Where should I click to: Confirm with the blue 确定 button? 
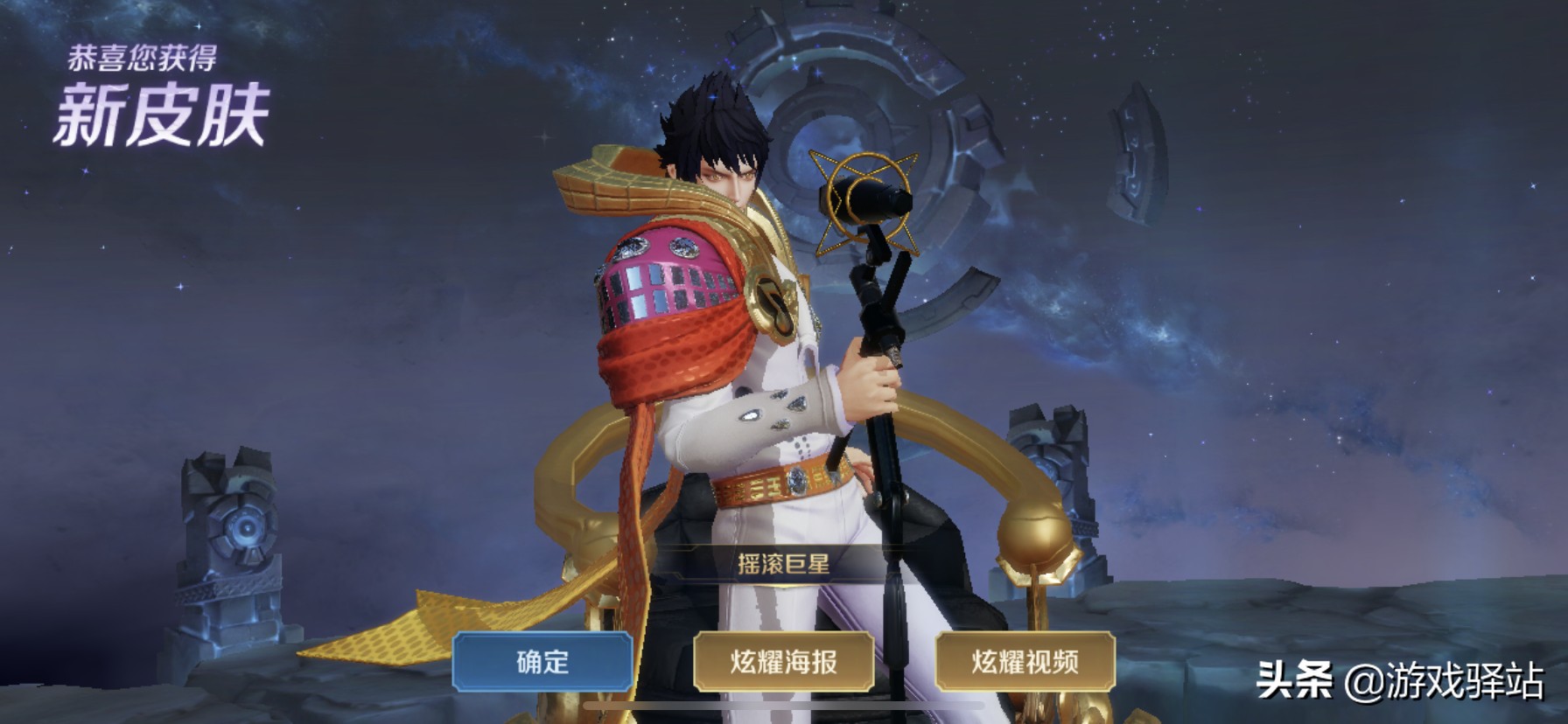542,662
